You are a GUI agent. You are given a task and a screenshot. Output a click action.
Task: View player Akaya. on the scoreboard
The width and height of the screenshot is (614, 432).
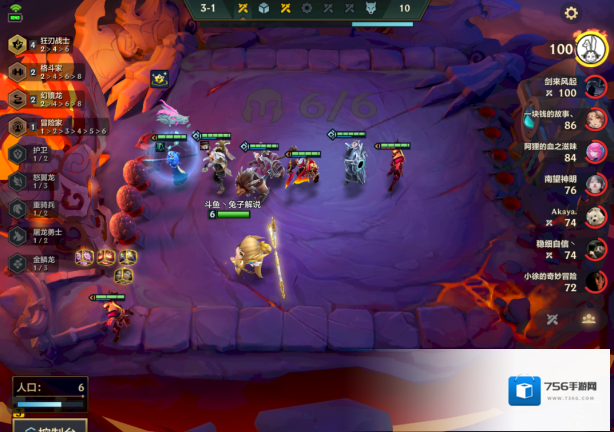(597, 217)
